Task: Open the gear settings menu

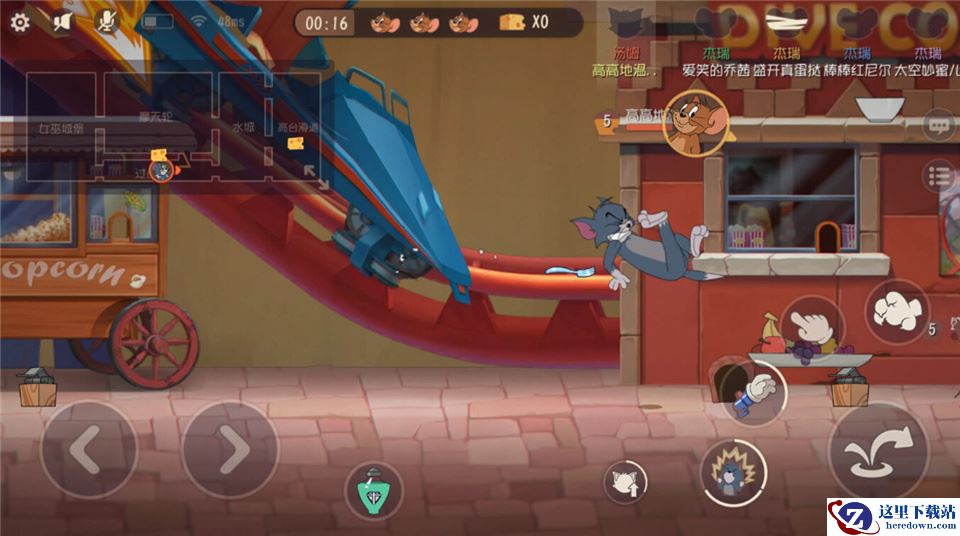Action: (x=20, y=21)
